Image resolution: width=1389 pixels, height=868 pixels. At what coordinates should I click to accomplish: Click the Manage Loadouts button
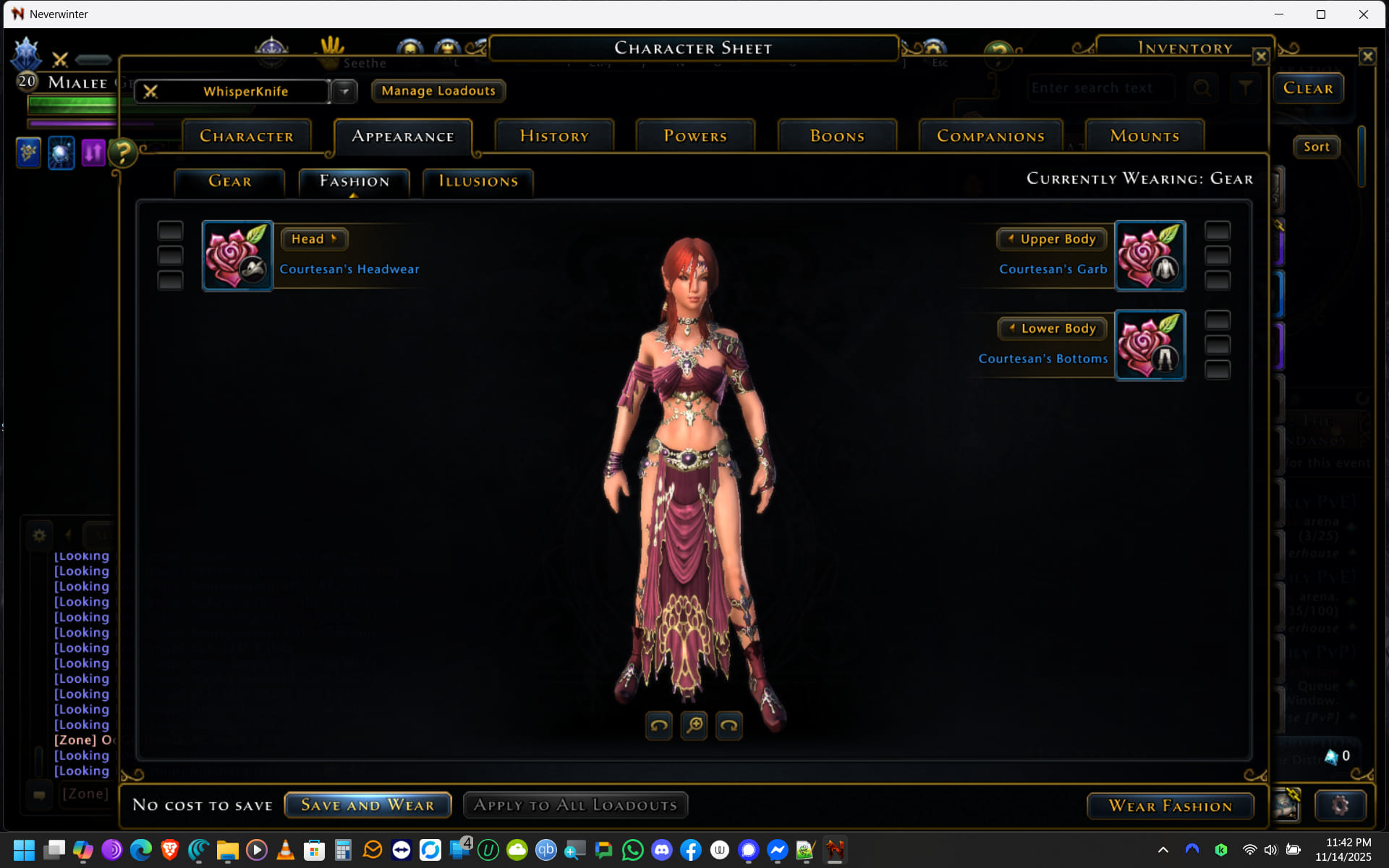(x=438, y=91)
